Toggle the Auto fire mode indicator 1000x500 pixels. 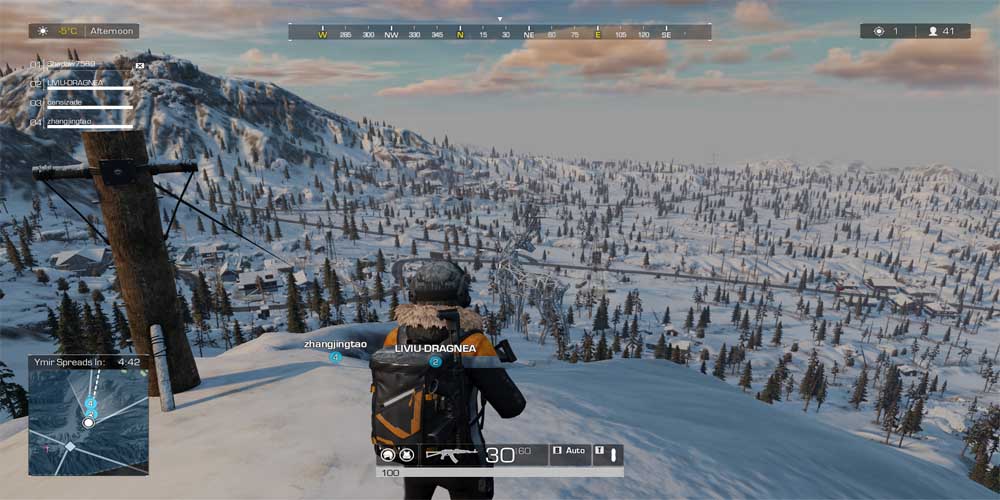(570, 451)
